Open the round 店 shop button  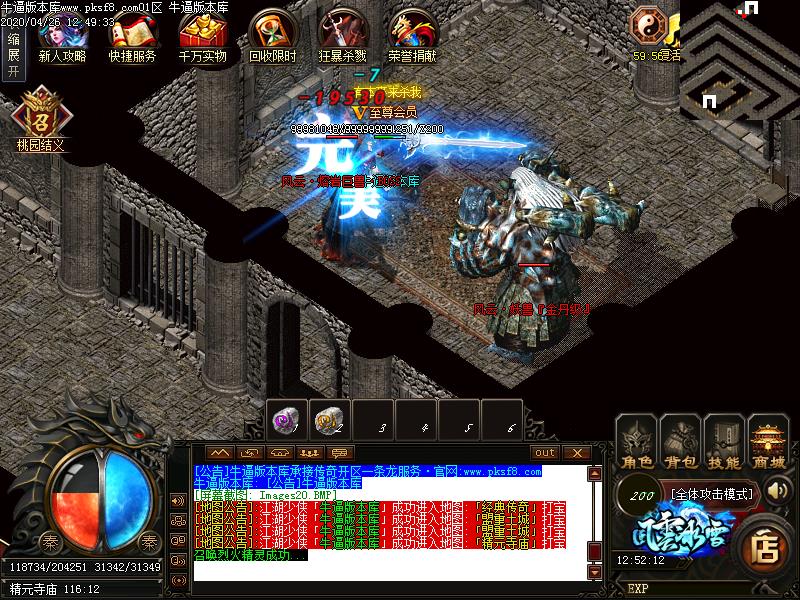pyautogui.click(x=766, y=547)
